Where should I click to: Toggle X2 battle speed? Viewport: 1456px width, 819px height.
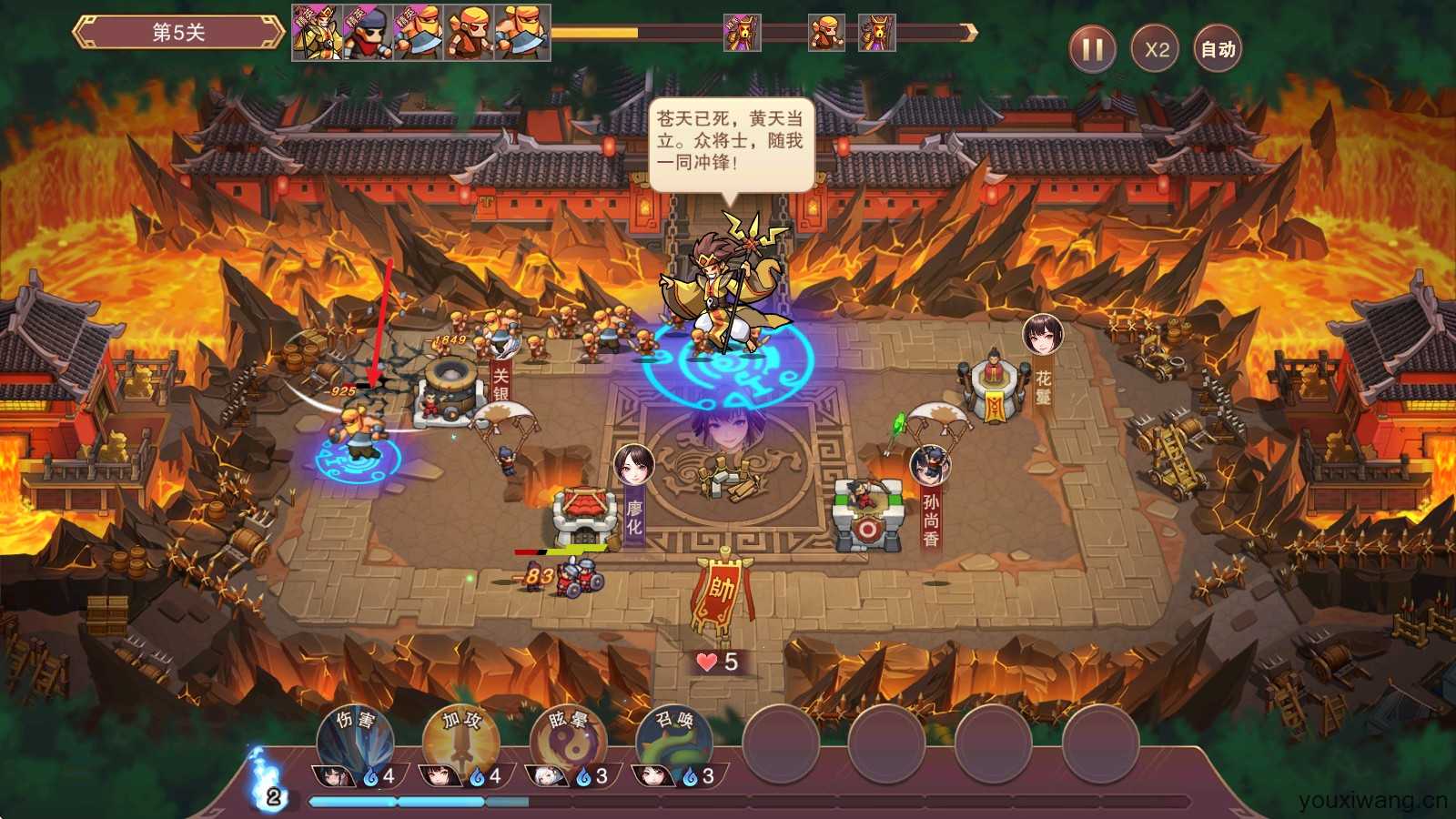pos(1156,49)
